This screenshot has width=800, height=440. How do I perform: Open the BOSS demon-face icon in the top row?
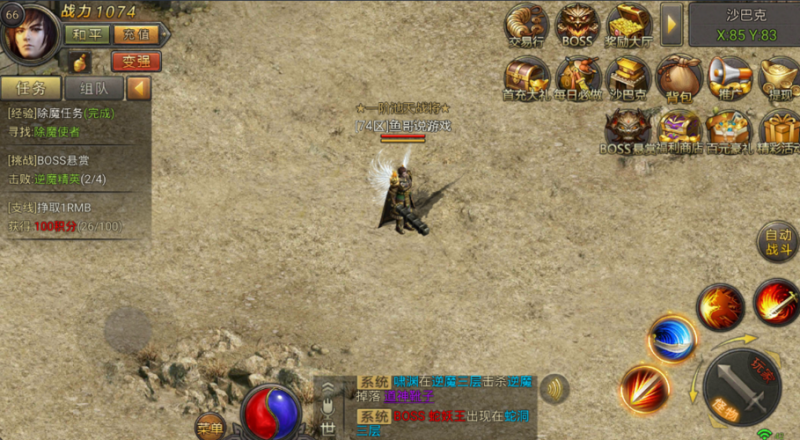click(577, 24)
